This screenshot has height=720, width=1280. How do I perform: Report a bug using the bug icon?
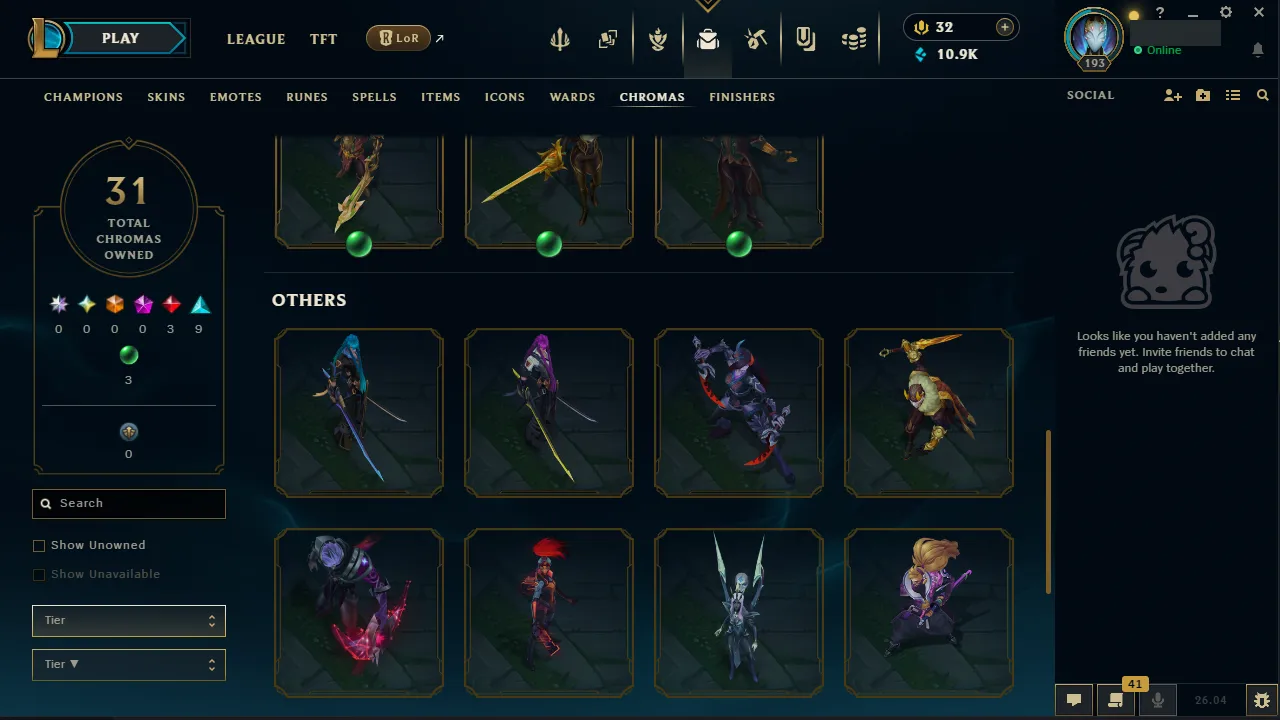coord(1260,700)
